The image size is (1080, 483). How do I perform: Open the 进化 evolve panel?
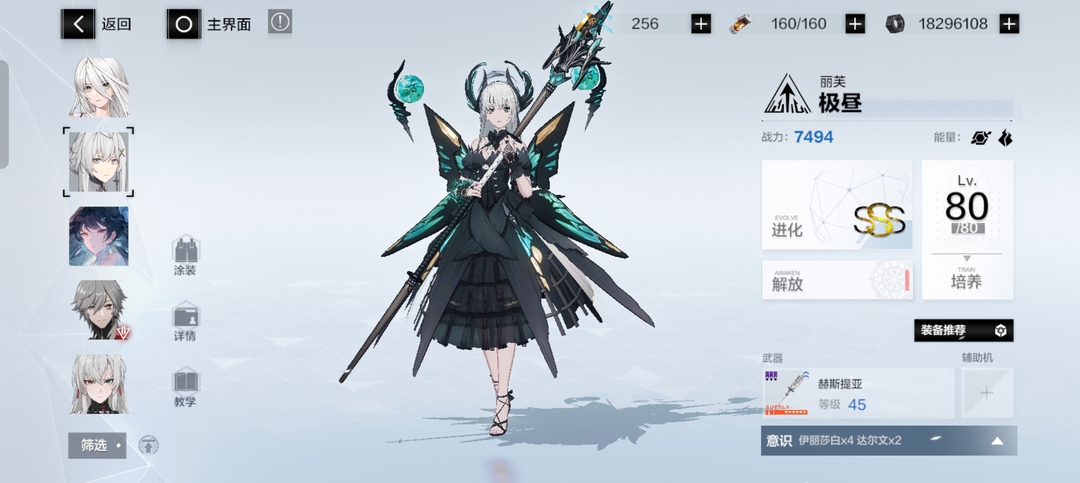coord(836,205)
